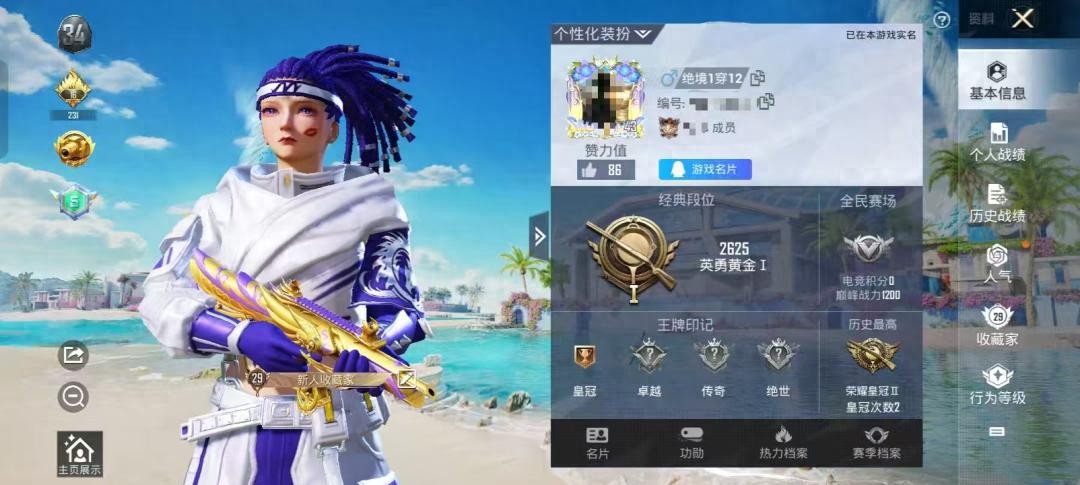The width and height of the screenshot is (1080, 485).
Task: Open the 主页展示 button
Action: coord(79,453)
